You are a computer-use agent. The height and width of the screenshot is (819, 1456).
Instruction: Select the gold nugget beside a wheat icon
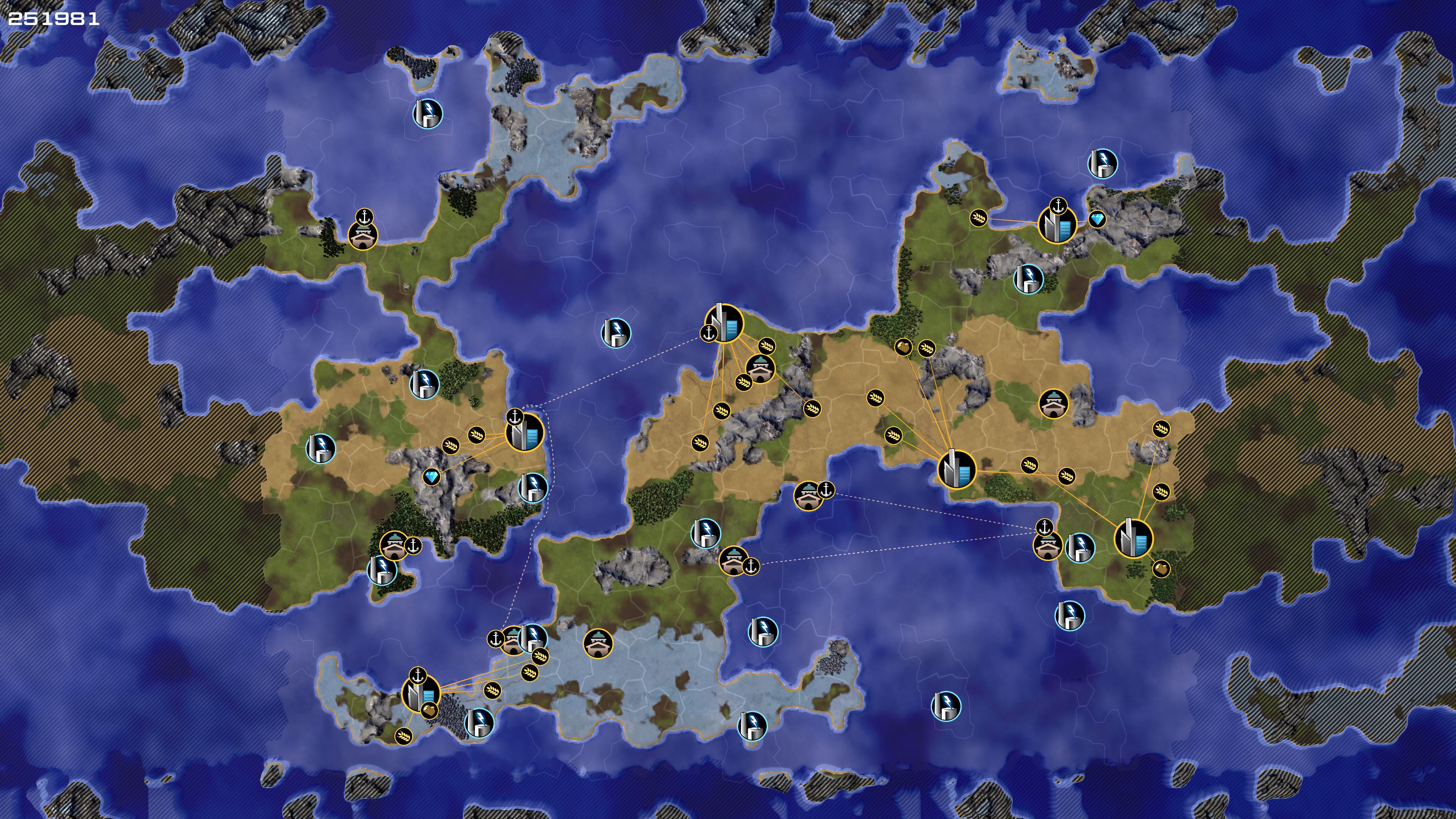[903, 347]
